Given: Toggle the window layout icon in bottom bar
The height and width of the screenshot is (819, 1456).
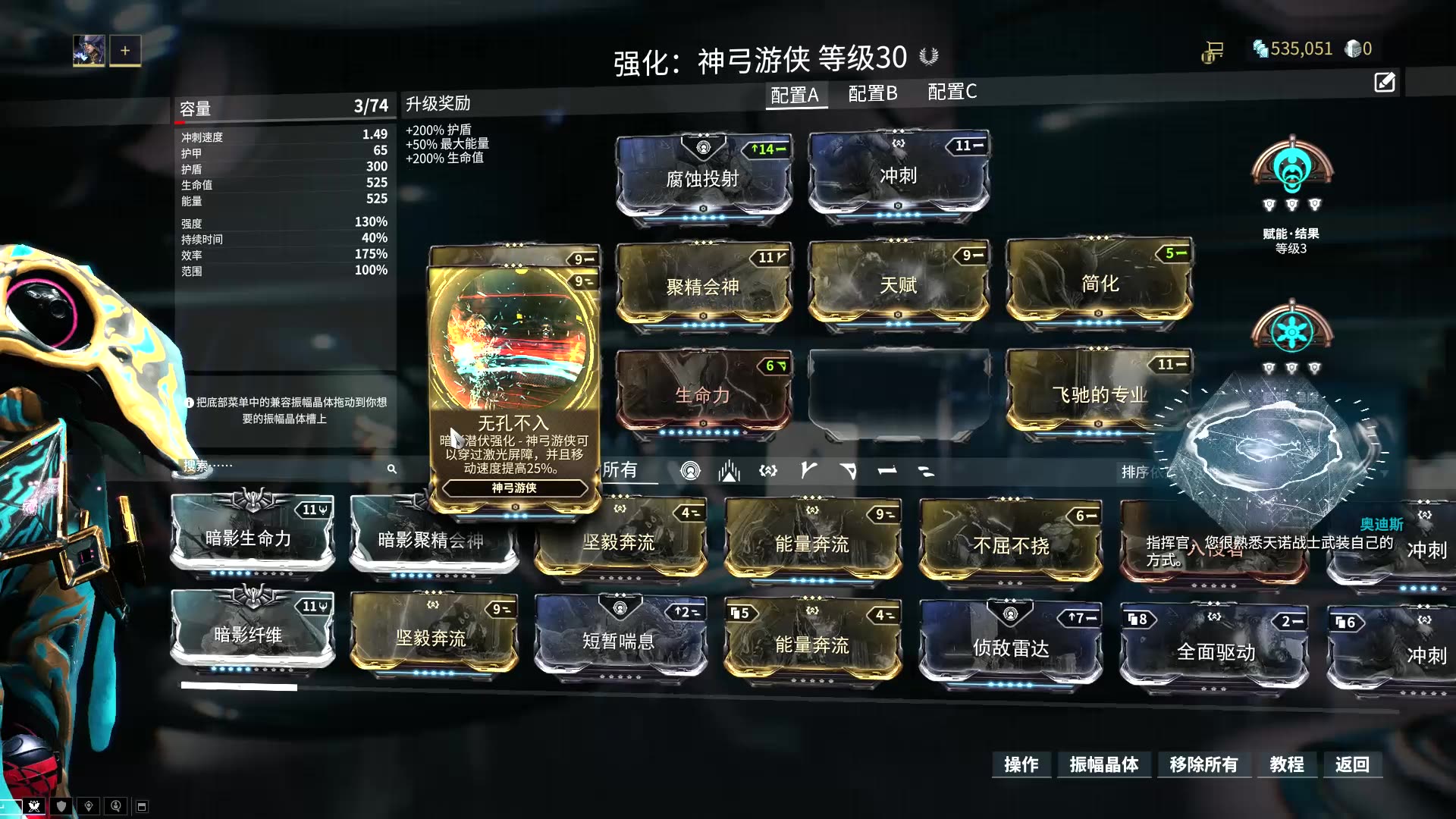Looking at the screenshot, I should [x=142, y=805].
